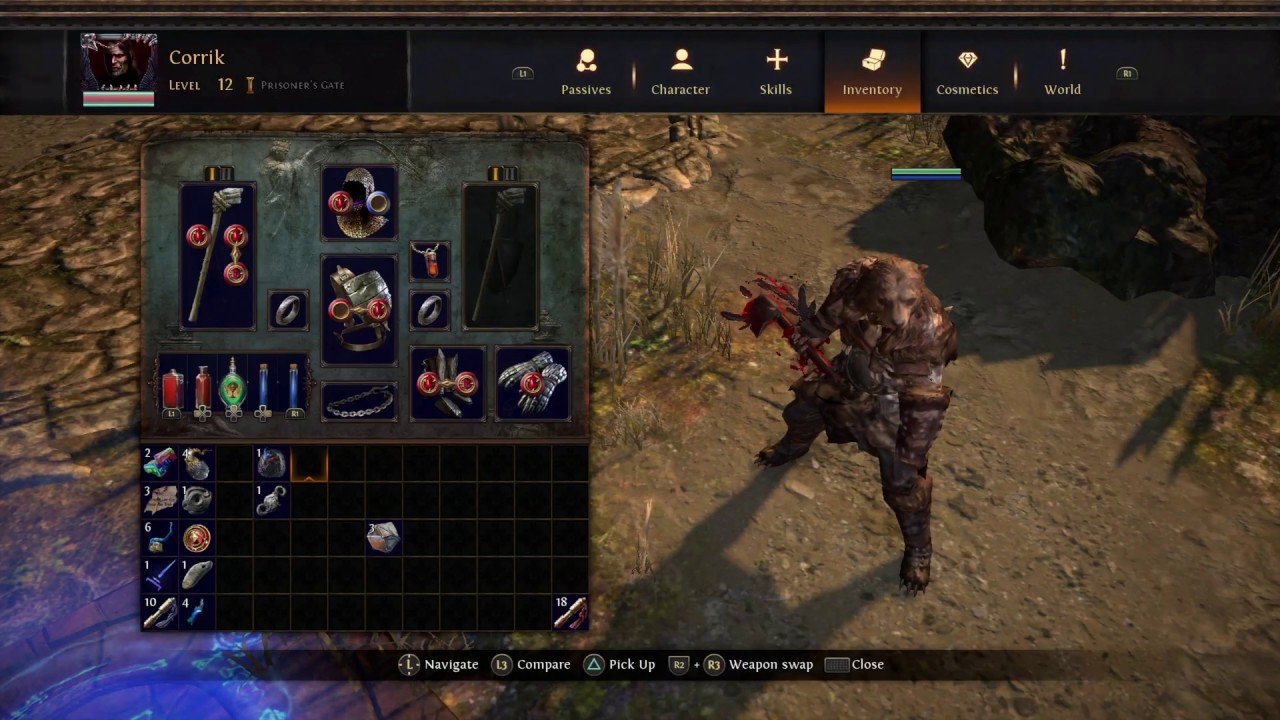Screen dimensions: 1280x720
Task: Pick the equipped chain belt slot
Action: pos(359,401)
